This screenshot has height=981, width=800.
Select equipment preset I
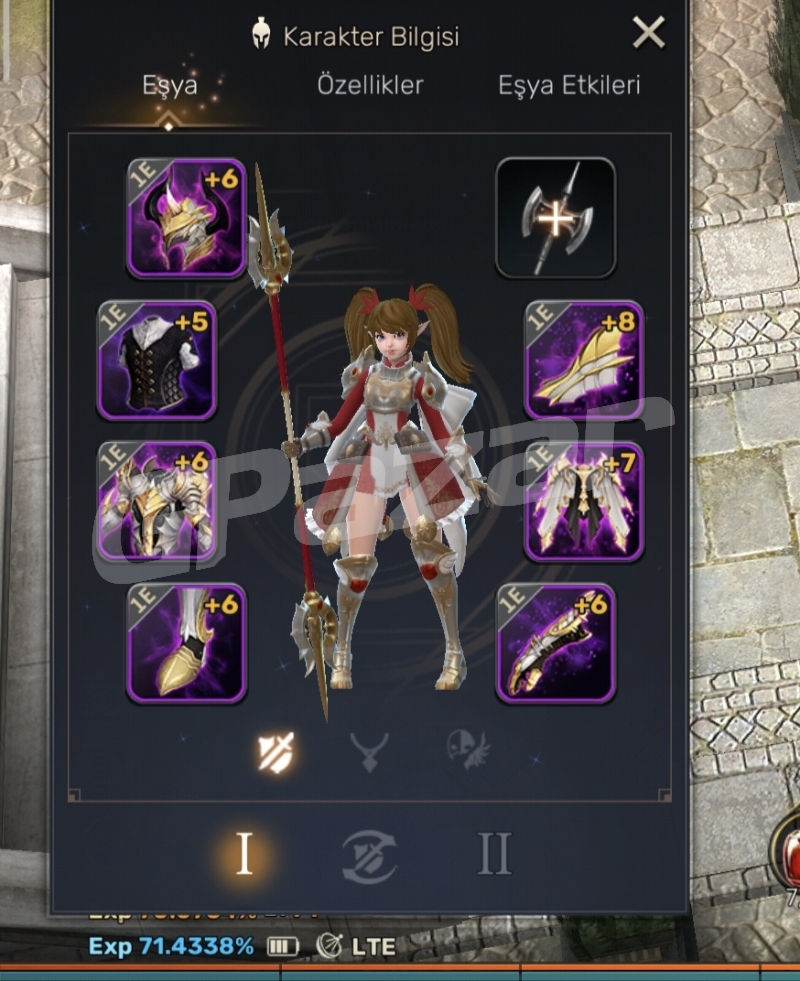(243, 855)
